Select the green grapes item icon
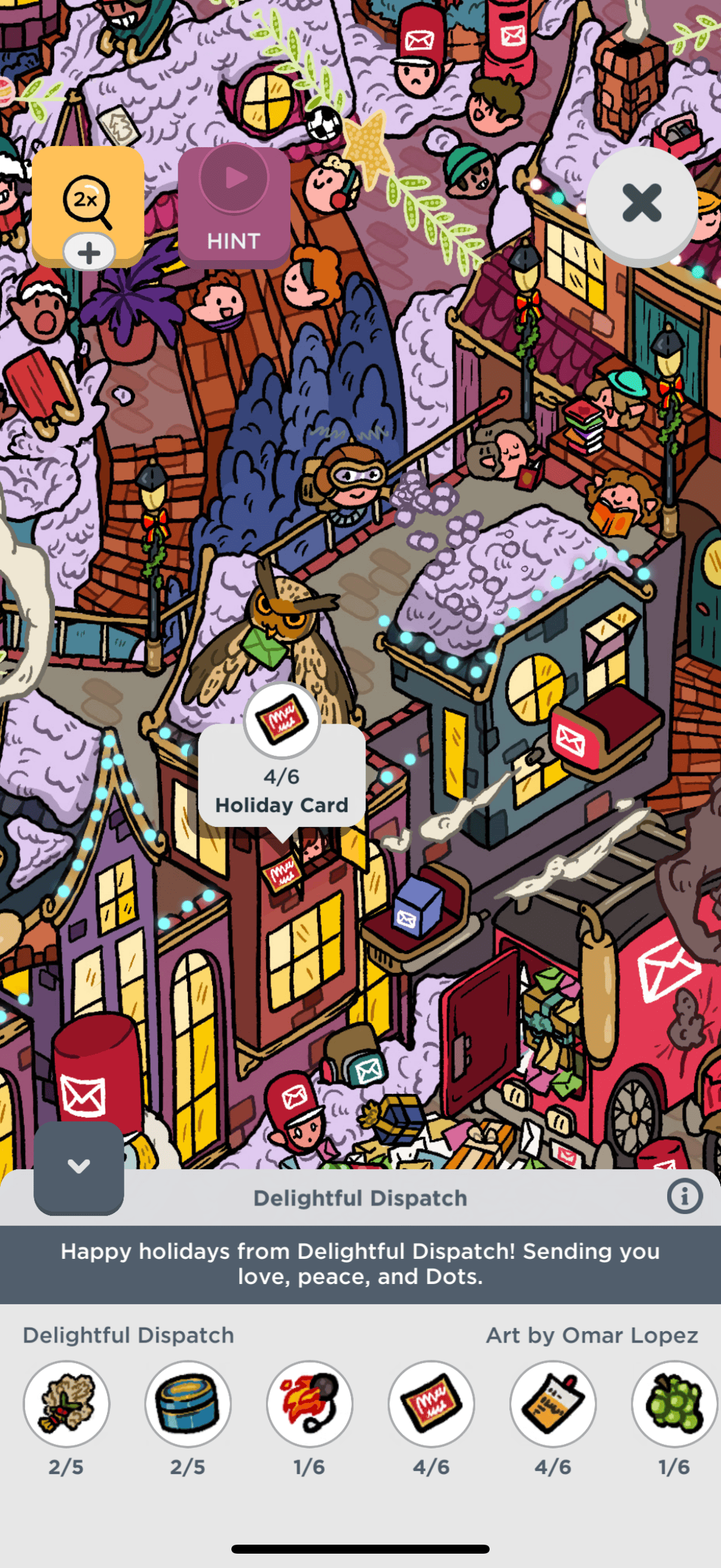This screenshot has height=1568, width=721. [x=674, y=1403]
